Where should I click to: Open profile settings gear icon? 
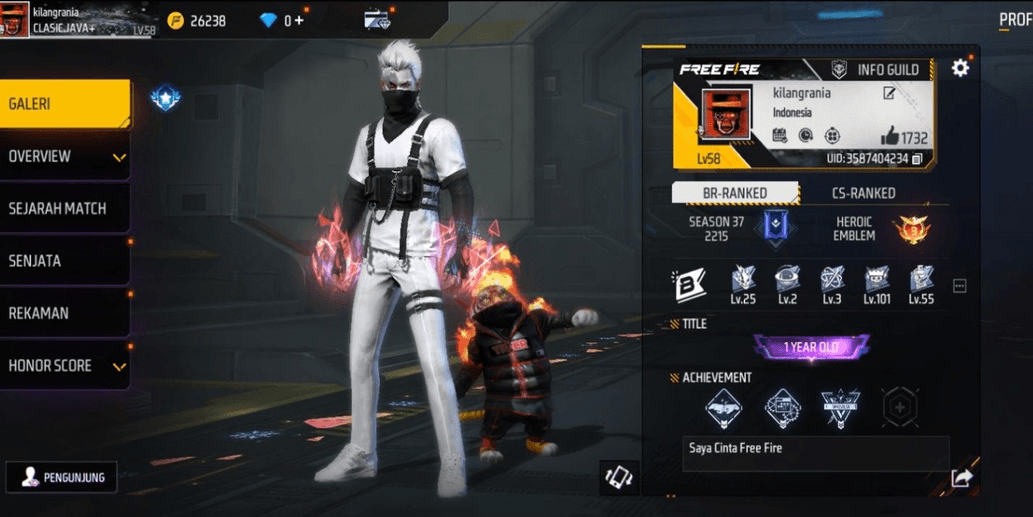click(960, 68)
